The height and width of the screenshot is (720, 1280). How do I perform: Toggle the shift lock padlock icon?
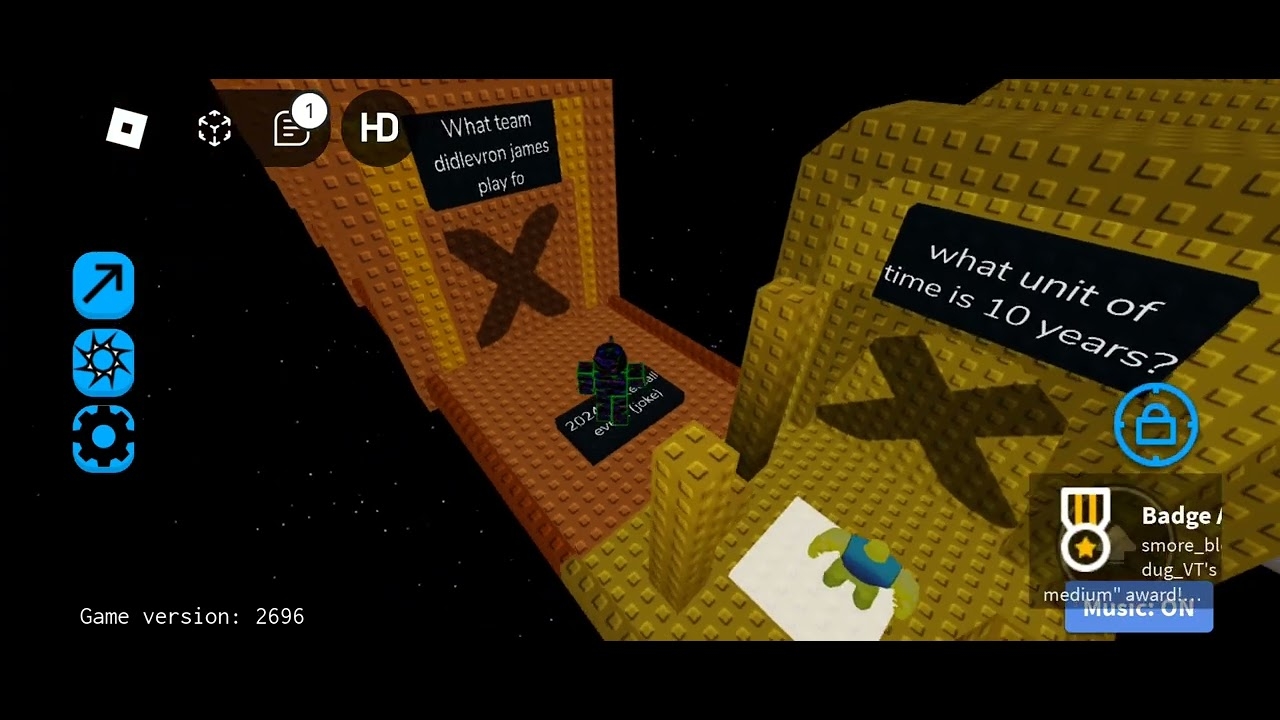[1156, 425]
